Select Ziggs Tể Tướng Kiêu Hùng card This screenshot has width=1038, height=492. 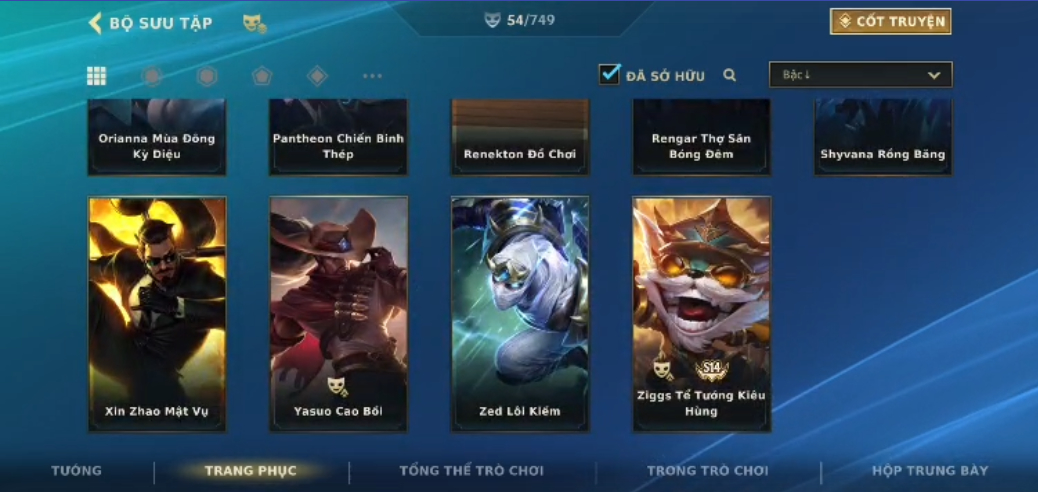click(x=701, y=314)
